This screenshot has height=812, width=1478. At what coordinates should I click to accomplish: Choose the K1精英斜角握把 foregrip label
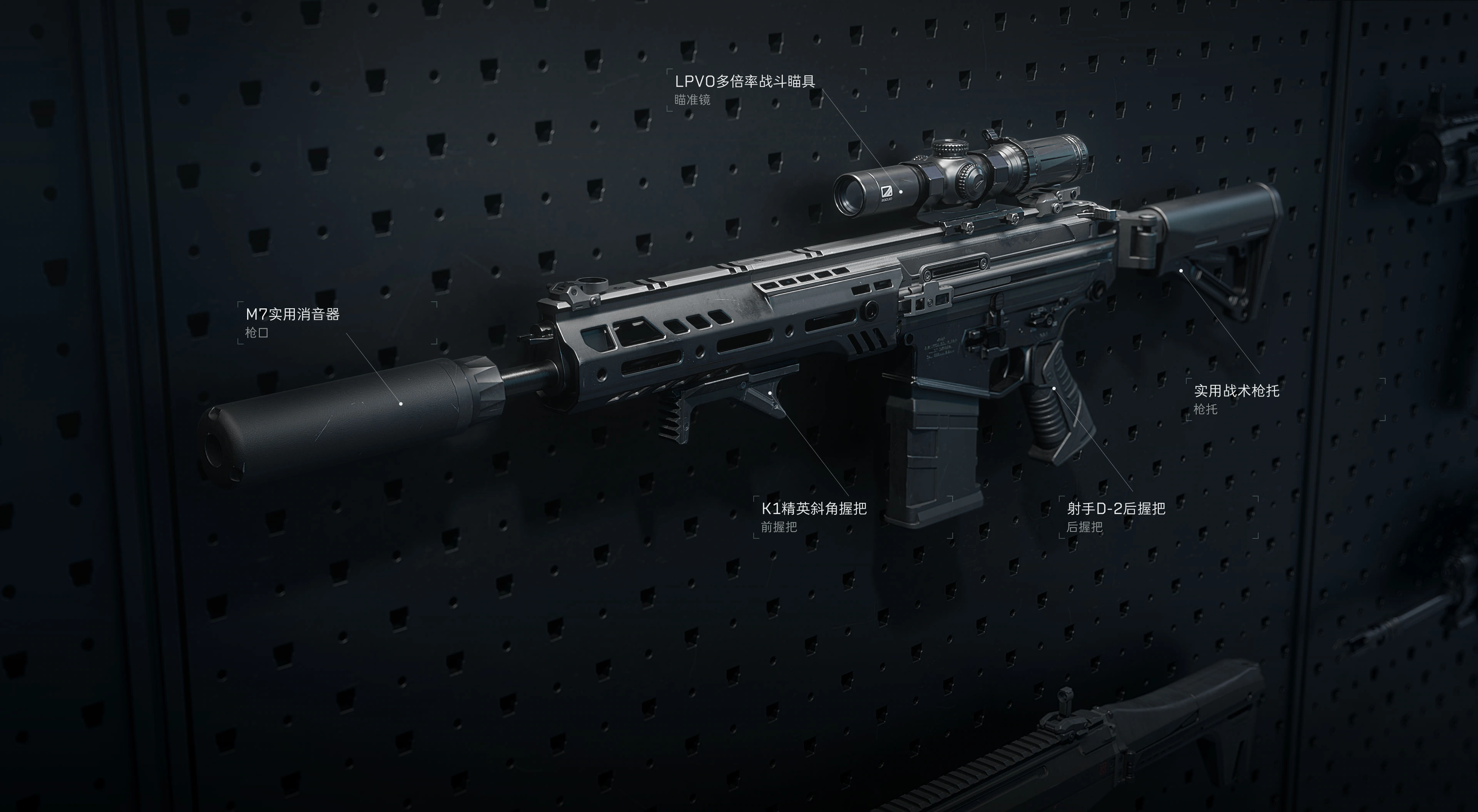(x=814, y=509)
